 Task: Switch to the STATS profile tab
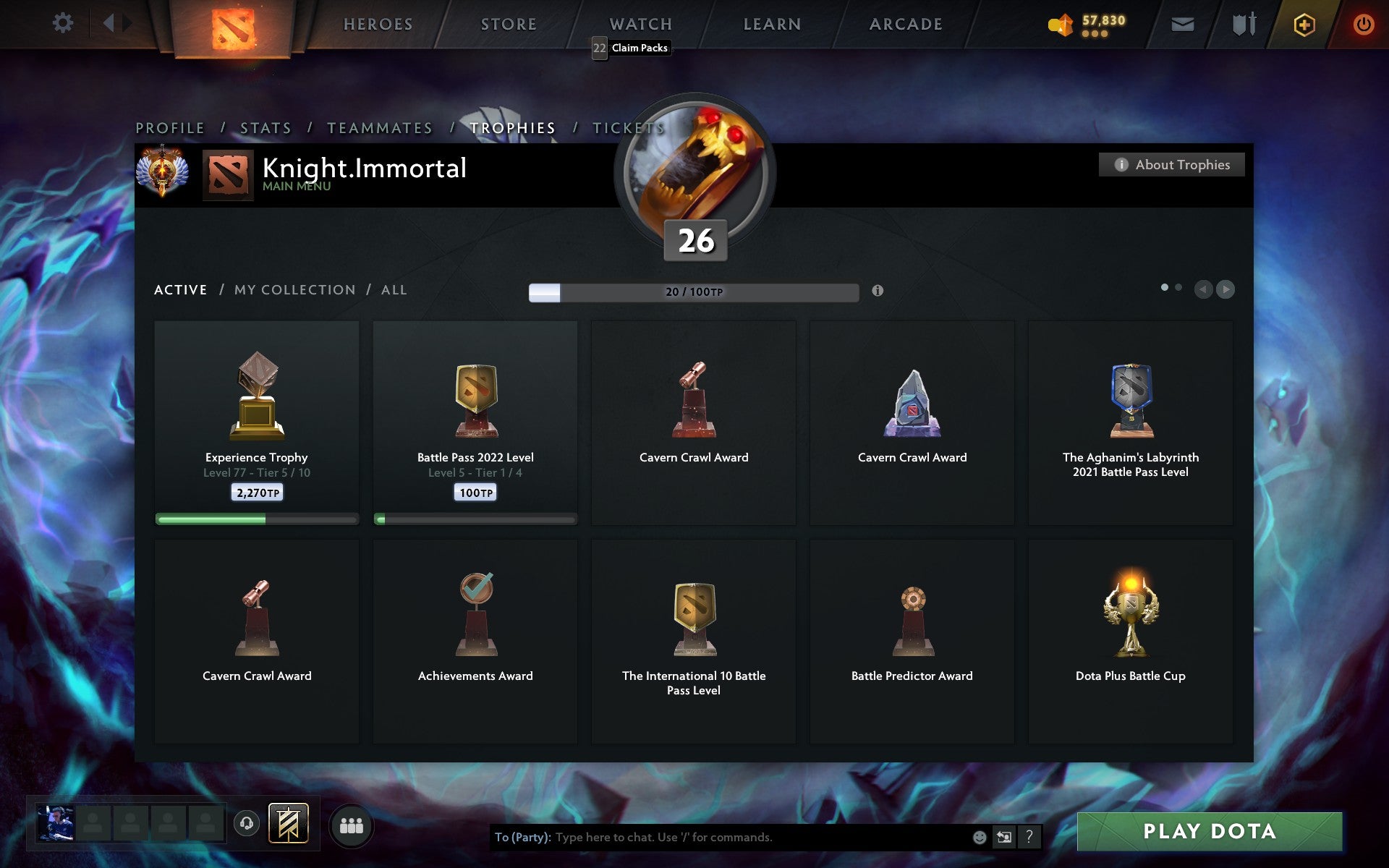(265, 127)
